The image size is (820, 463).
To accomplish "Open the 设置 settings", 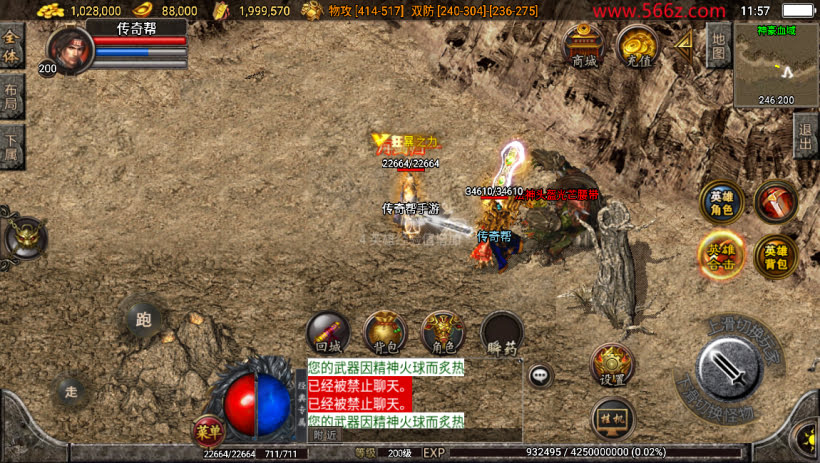I will (x=612, y=366).
